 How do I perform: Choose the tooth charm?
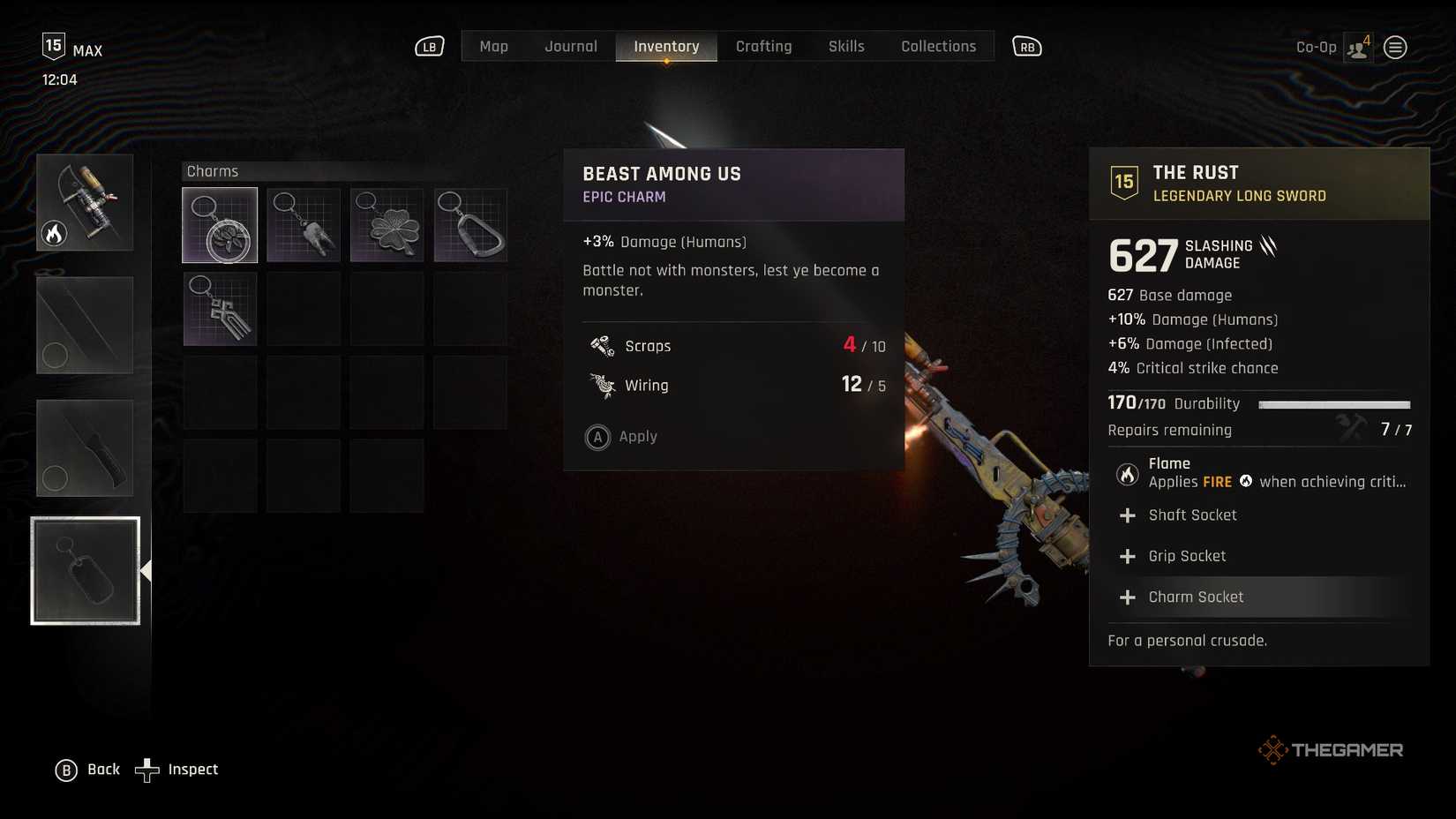point(304,225)
